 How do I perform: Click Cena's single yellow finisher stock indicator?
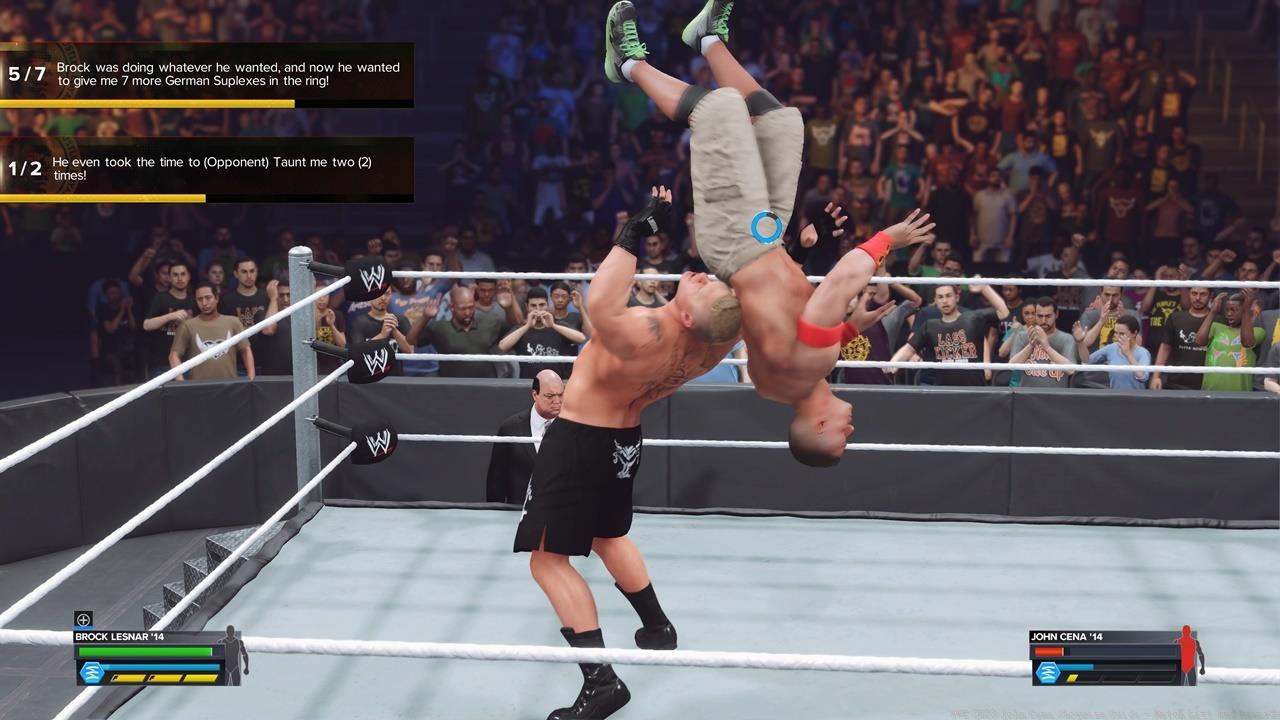pyautogui.click(x=1072, y=678)
